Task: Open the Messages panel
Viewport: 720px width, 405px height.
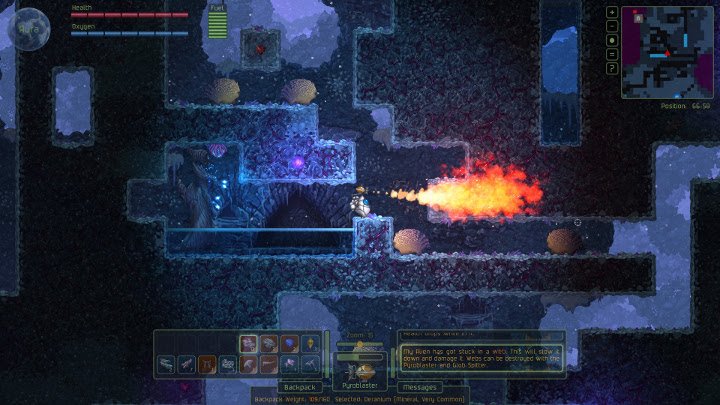Action: coord(421,386)
